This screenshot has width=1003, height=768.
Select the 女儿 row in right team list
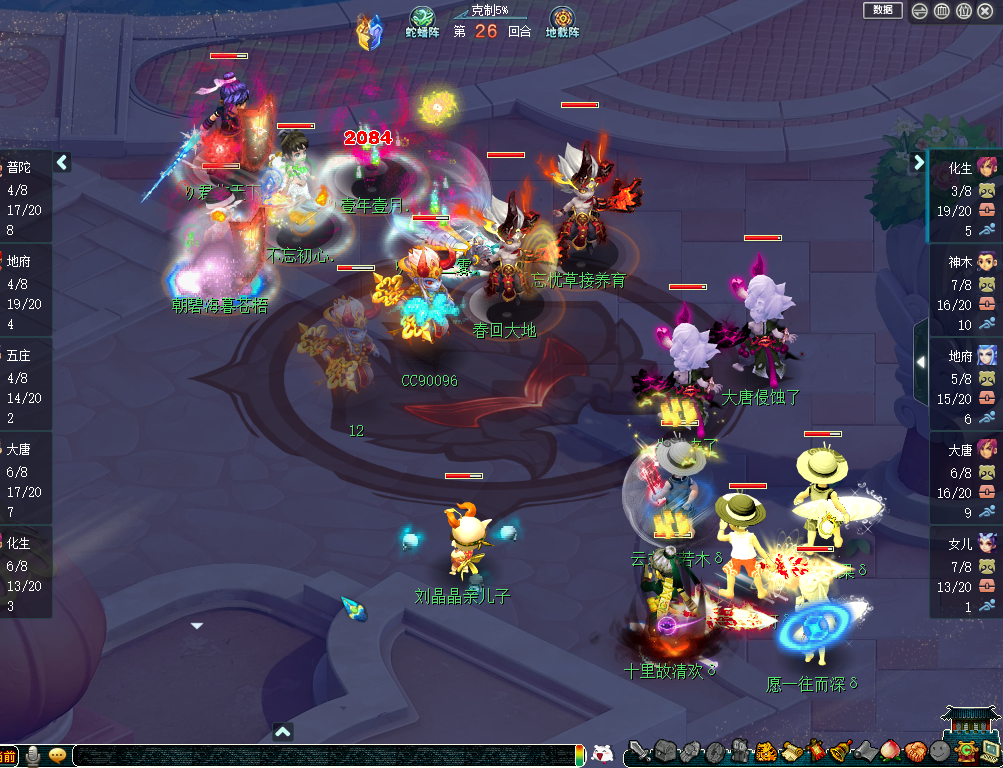(x=965, y=567)
